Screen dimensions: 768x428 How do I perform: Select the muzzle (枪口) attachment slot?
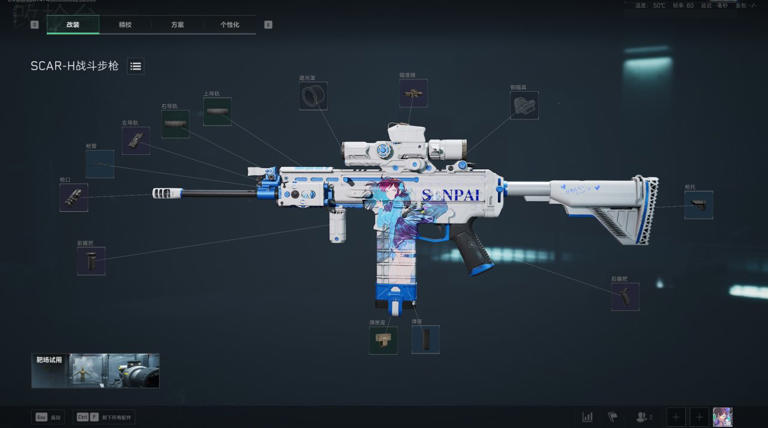(74, 197)
